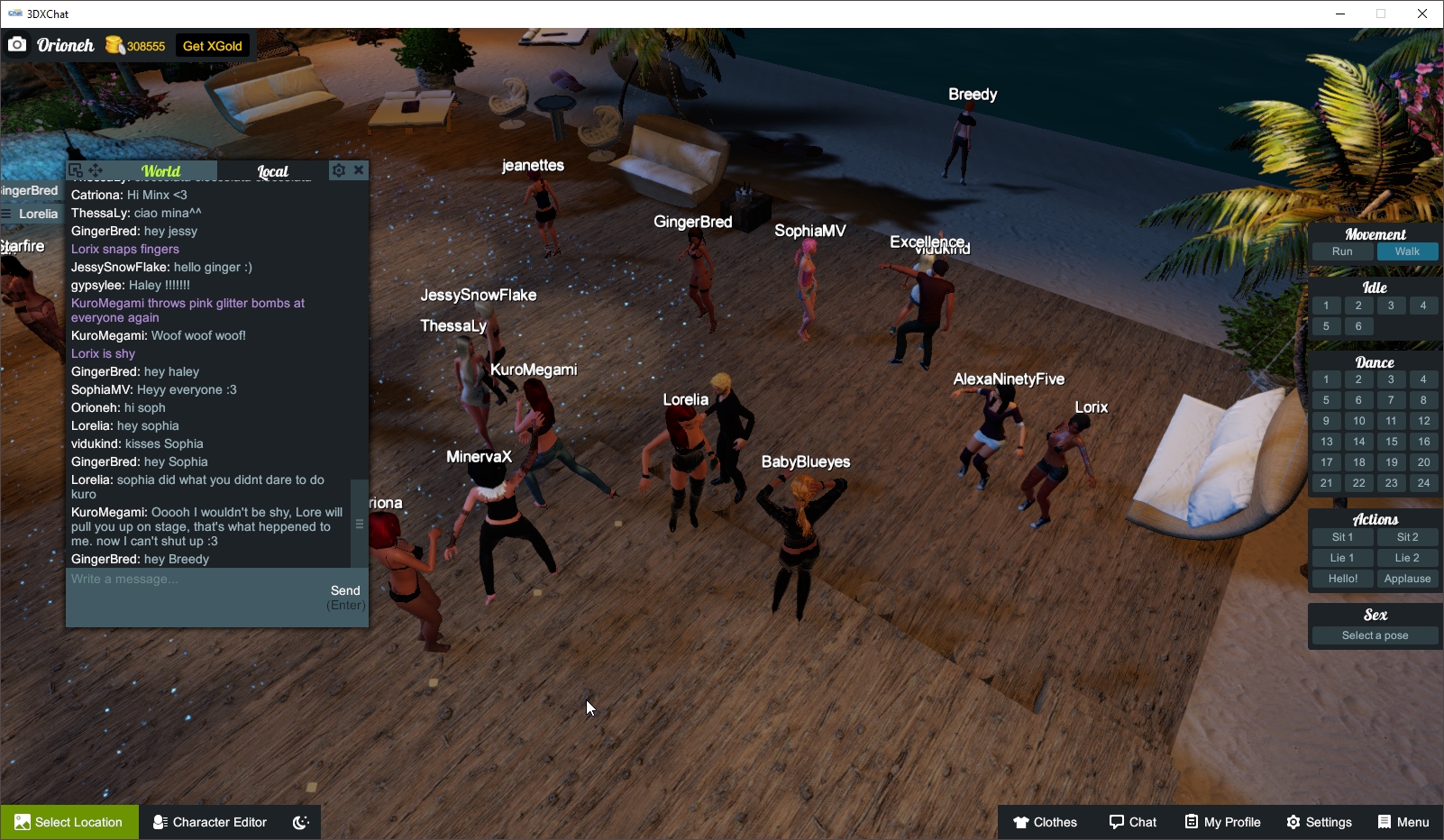Open the Sex pose selector
Image resolution: width=1444 pixels, height=840 pixels.
click(1374, 635)
